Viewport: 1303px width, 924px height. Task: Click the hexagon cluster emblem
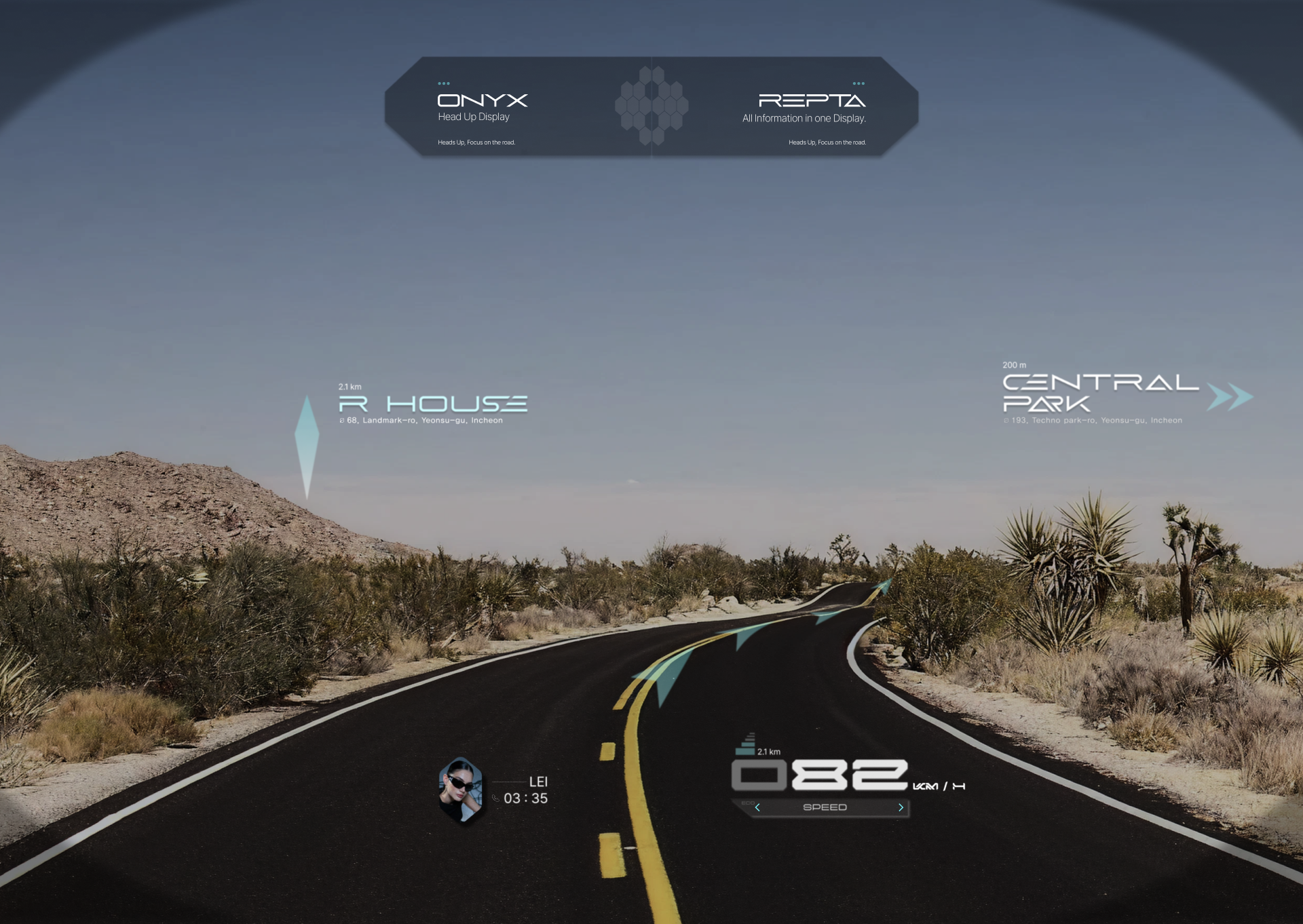click(x=651, y=106)
